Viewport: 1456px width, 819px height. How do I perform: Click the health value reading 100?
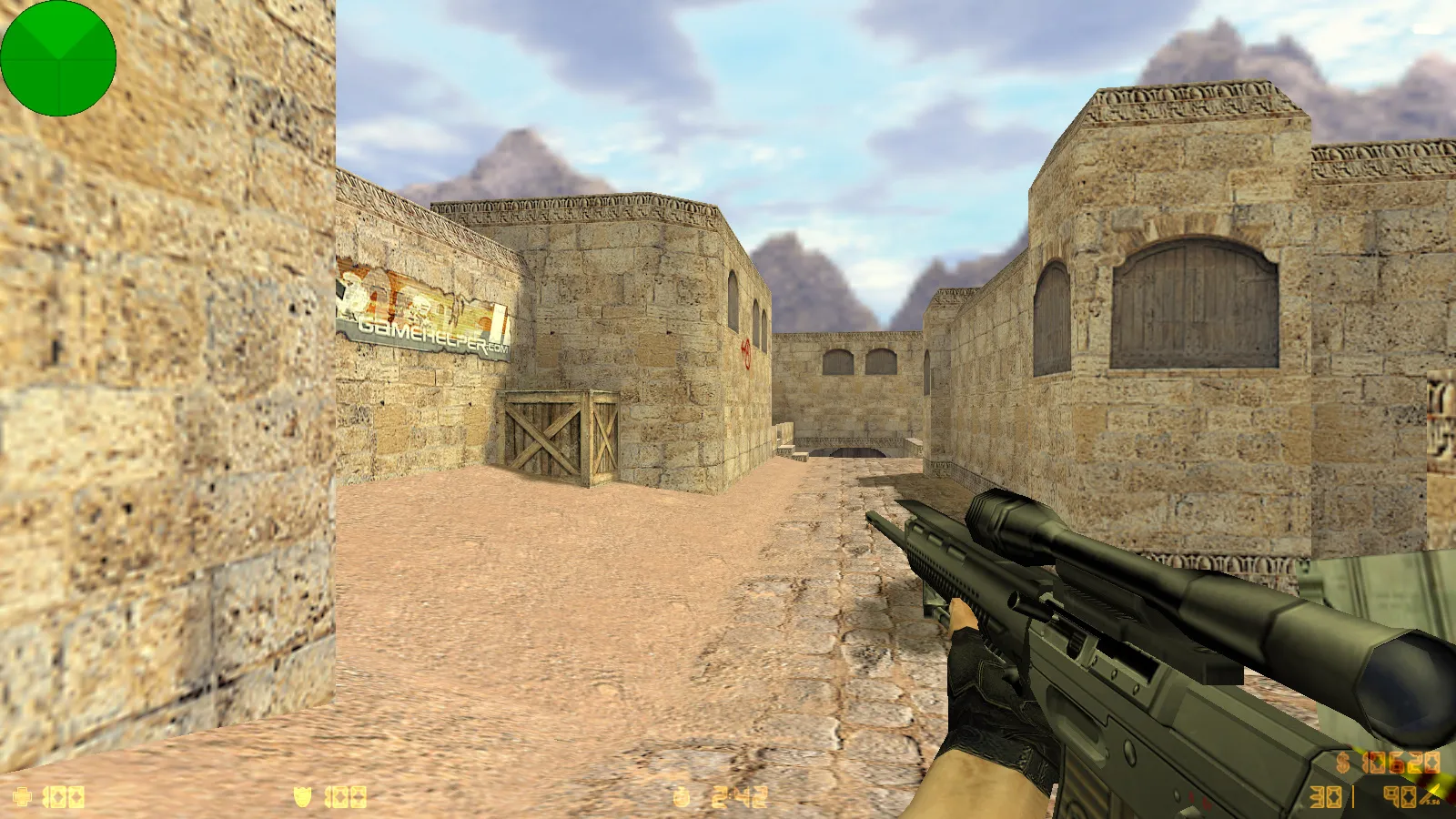pyautogui.click(x=64, y=794)
